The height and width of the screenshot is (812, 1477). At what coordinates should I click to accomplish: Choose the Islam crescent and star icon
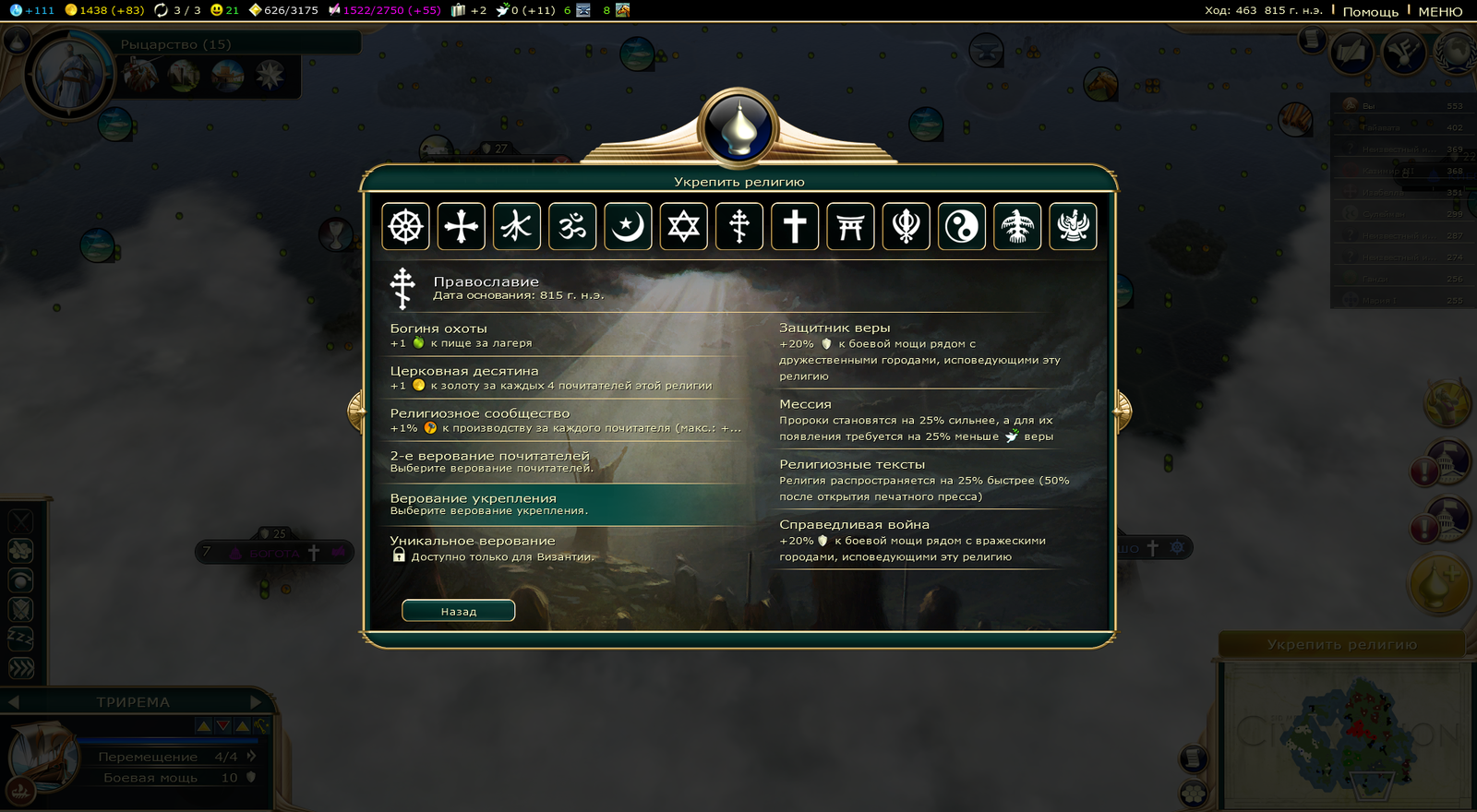click(628, 226)
